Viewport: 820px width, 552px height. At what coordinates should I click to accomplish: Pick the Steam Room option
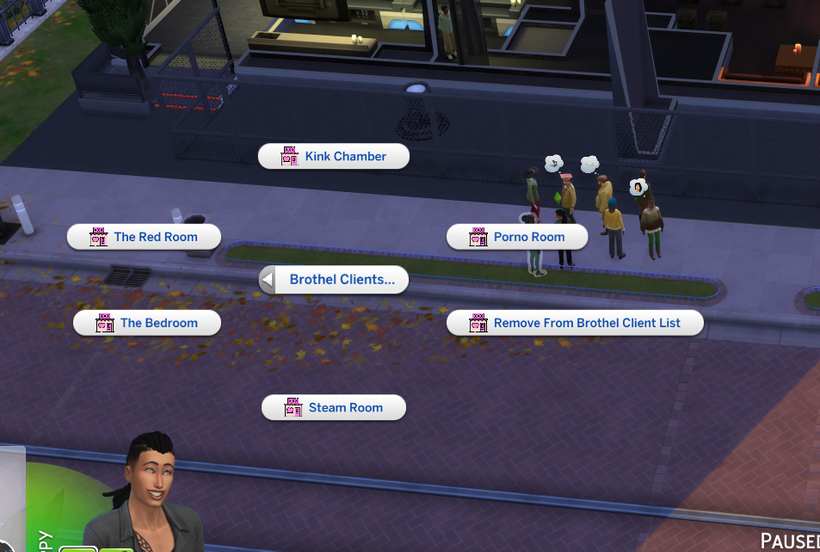(x=334, y=408)
